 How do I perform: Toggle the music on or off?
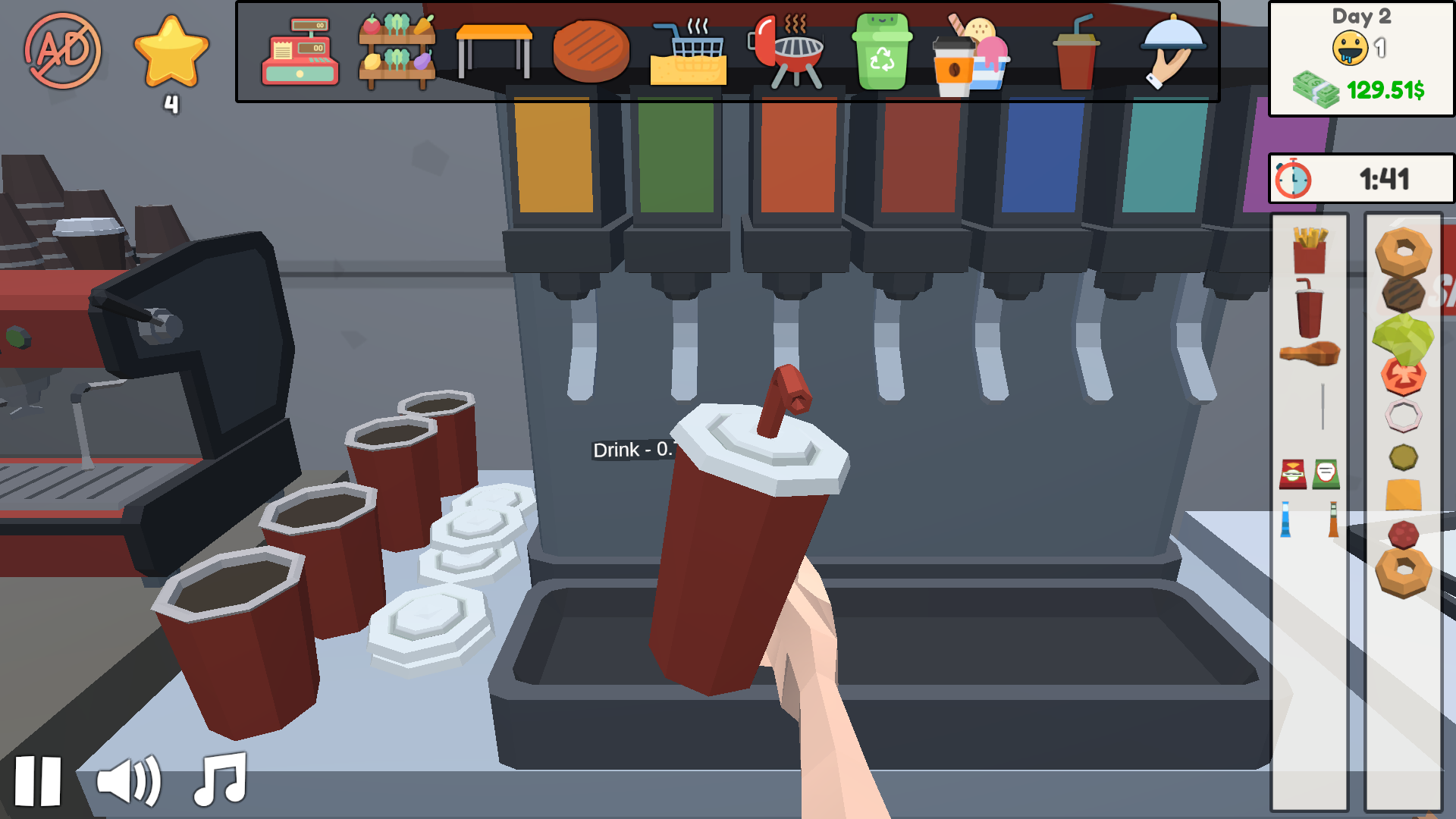[x=220, y=781]
